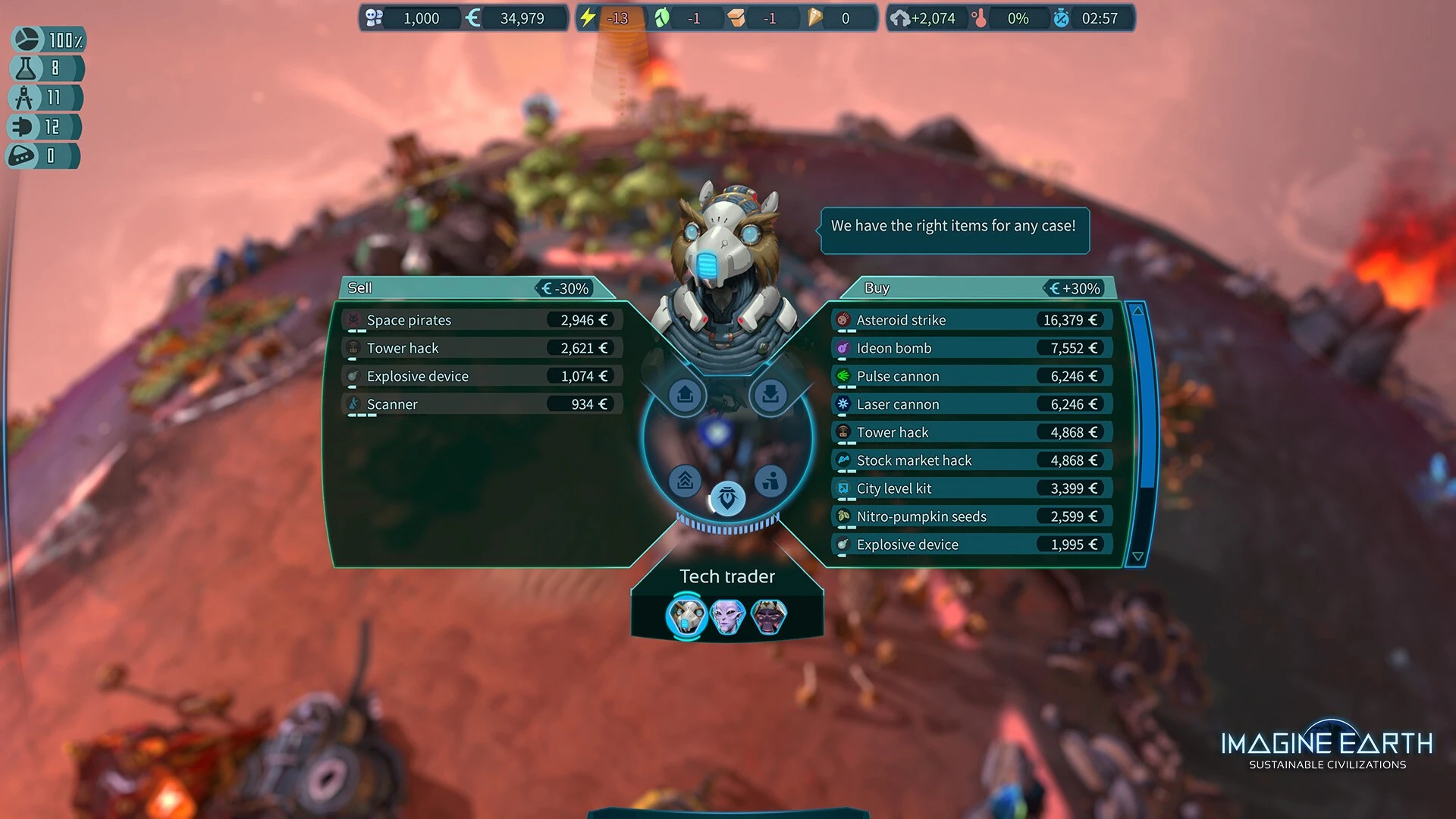
Task: Switch to the pale alien trader portrait
Action: click(728, 617)
